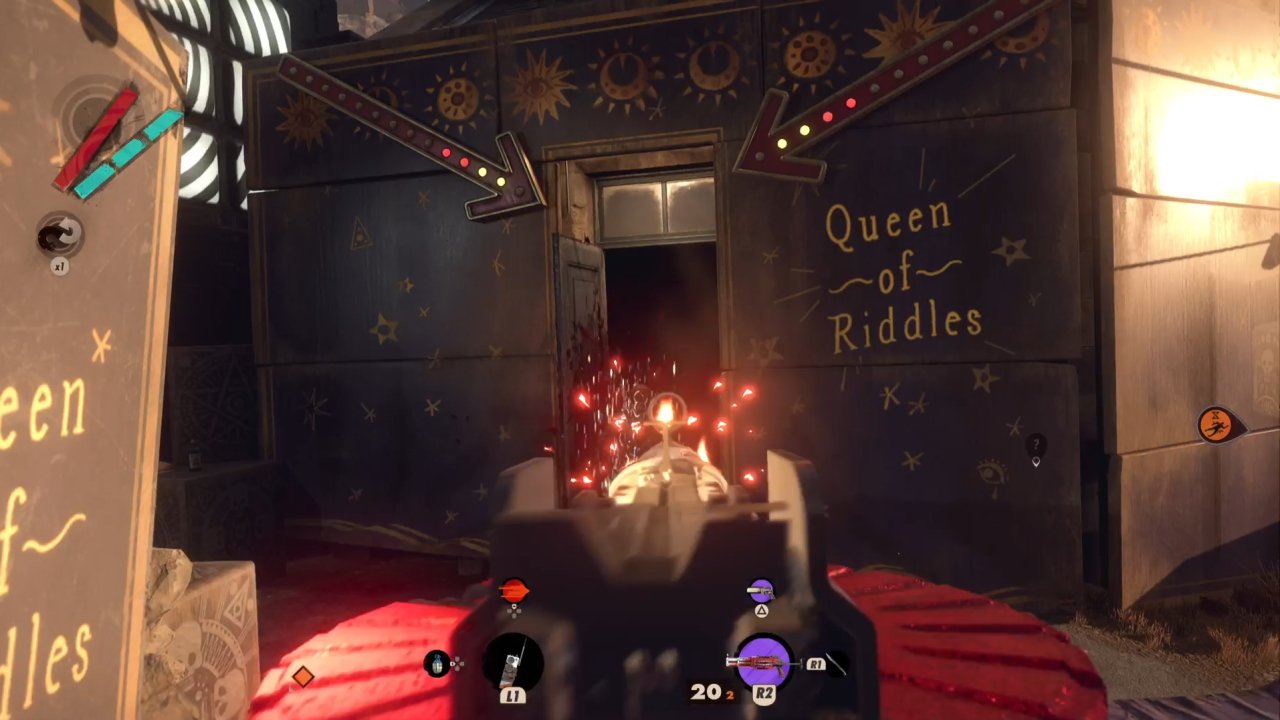Select the Reprise charge icon

coord(60,236)
